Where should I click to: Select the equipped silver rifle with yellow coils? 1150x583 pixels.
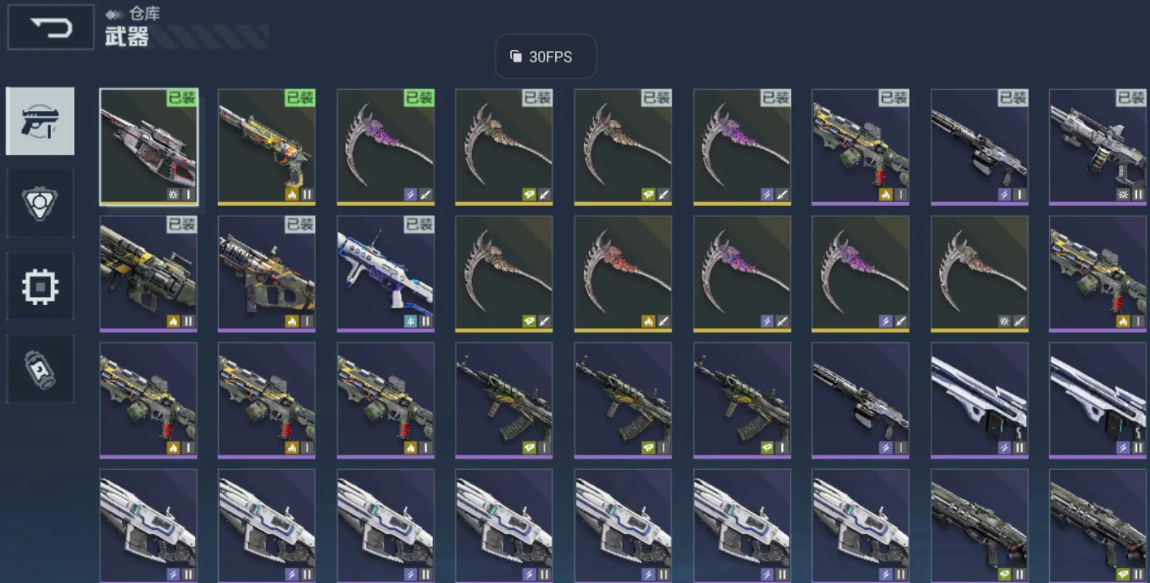[x=1097, y=146]
